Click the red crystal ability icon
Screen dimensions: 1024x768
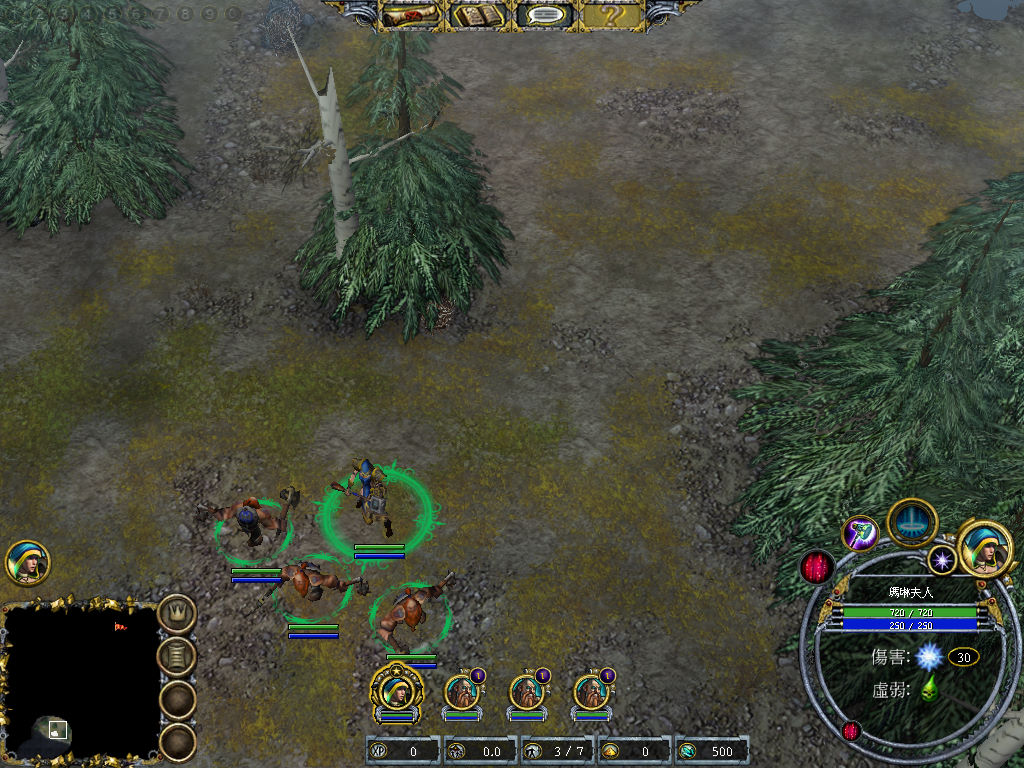coord(818,567)
